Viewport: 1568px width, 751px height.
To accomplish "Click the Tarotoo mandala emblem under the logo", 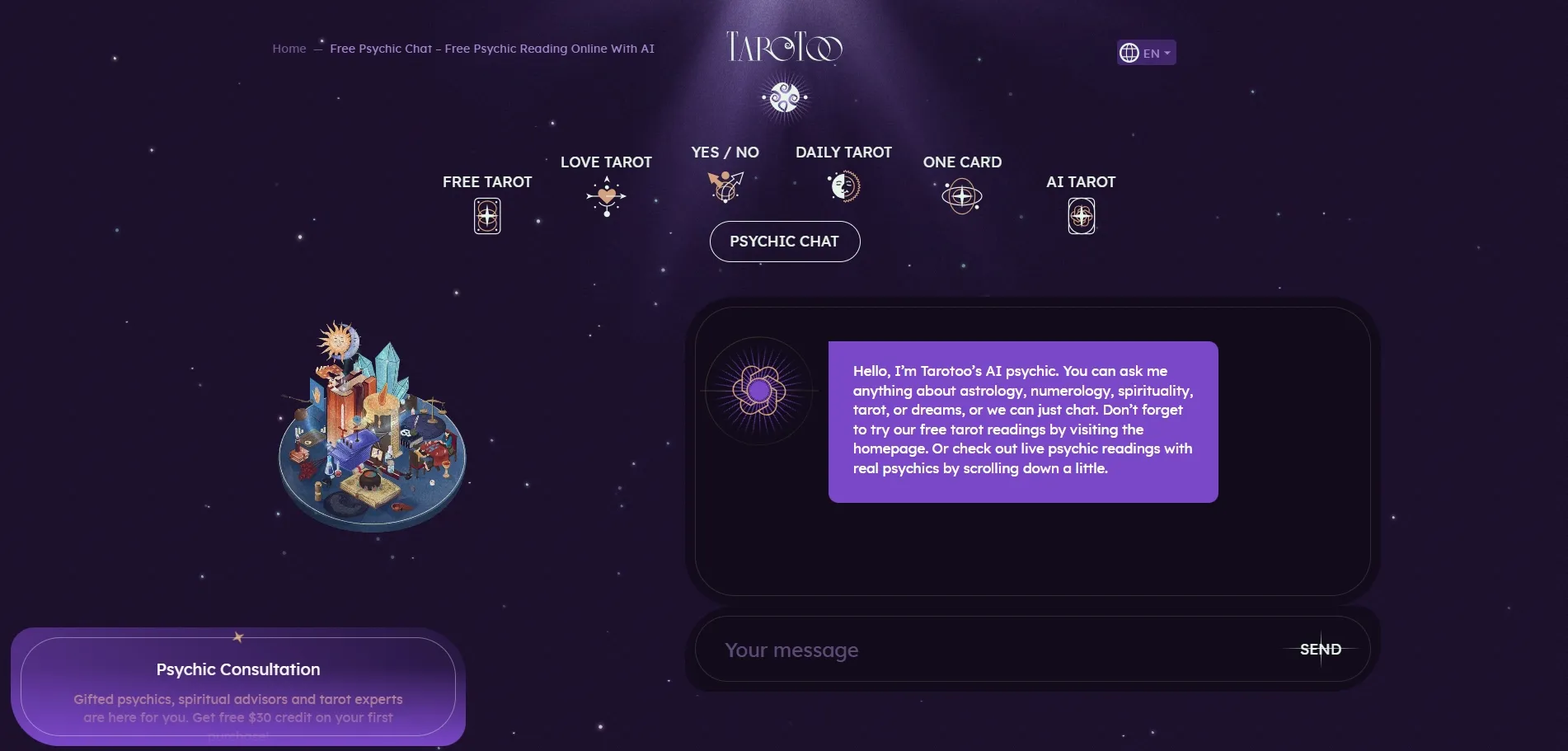I will coord(783,96).
